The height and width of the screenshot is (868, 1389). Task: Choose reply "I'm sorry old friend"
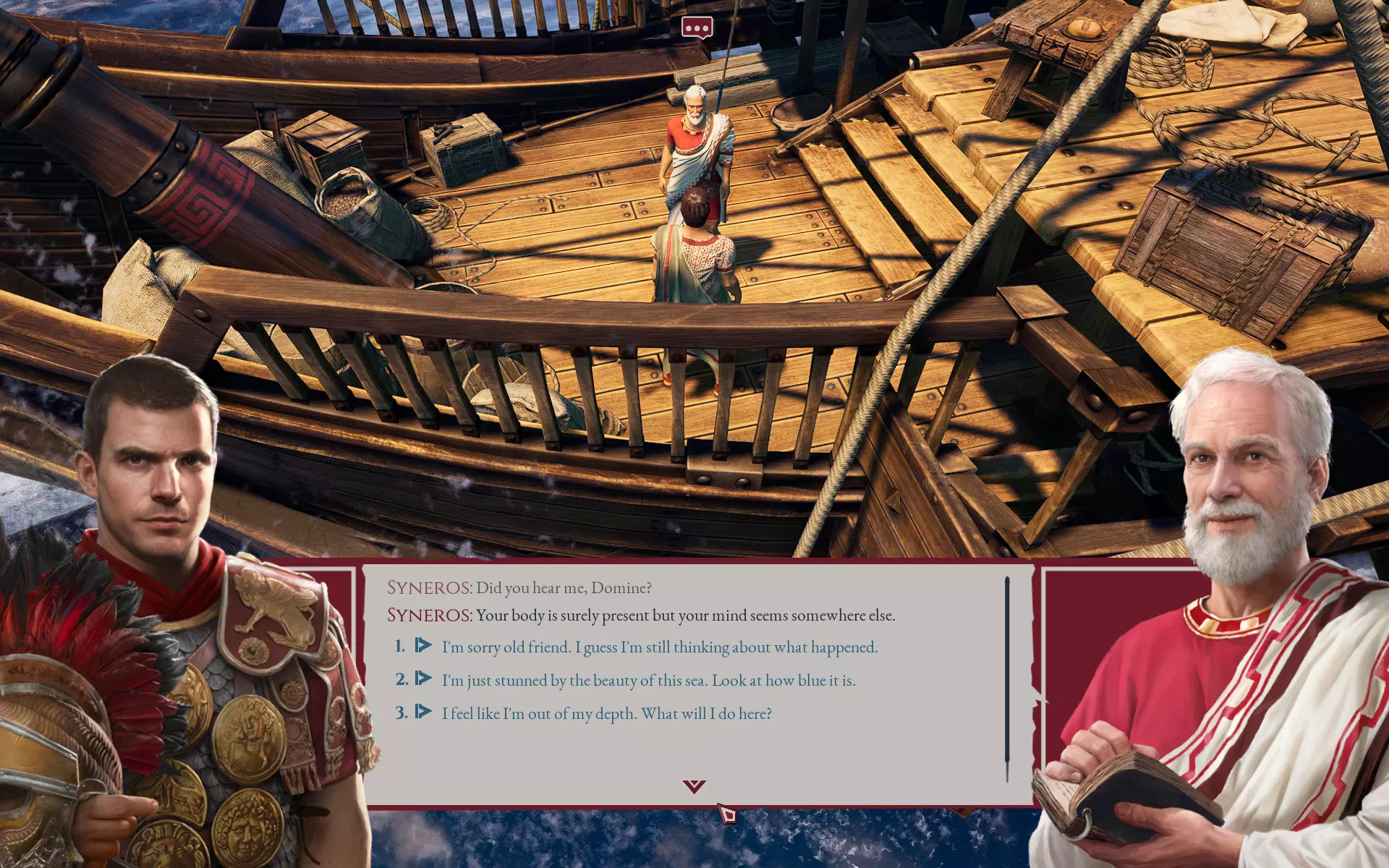click(659, 647)
